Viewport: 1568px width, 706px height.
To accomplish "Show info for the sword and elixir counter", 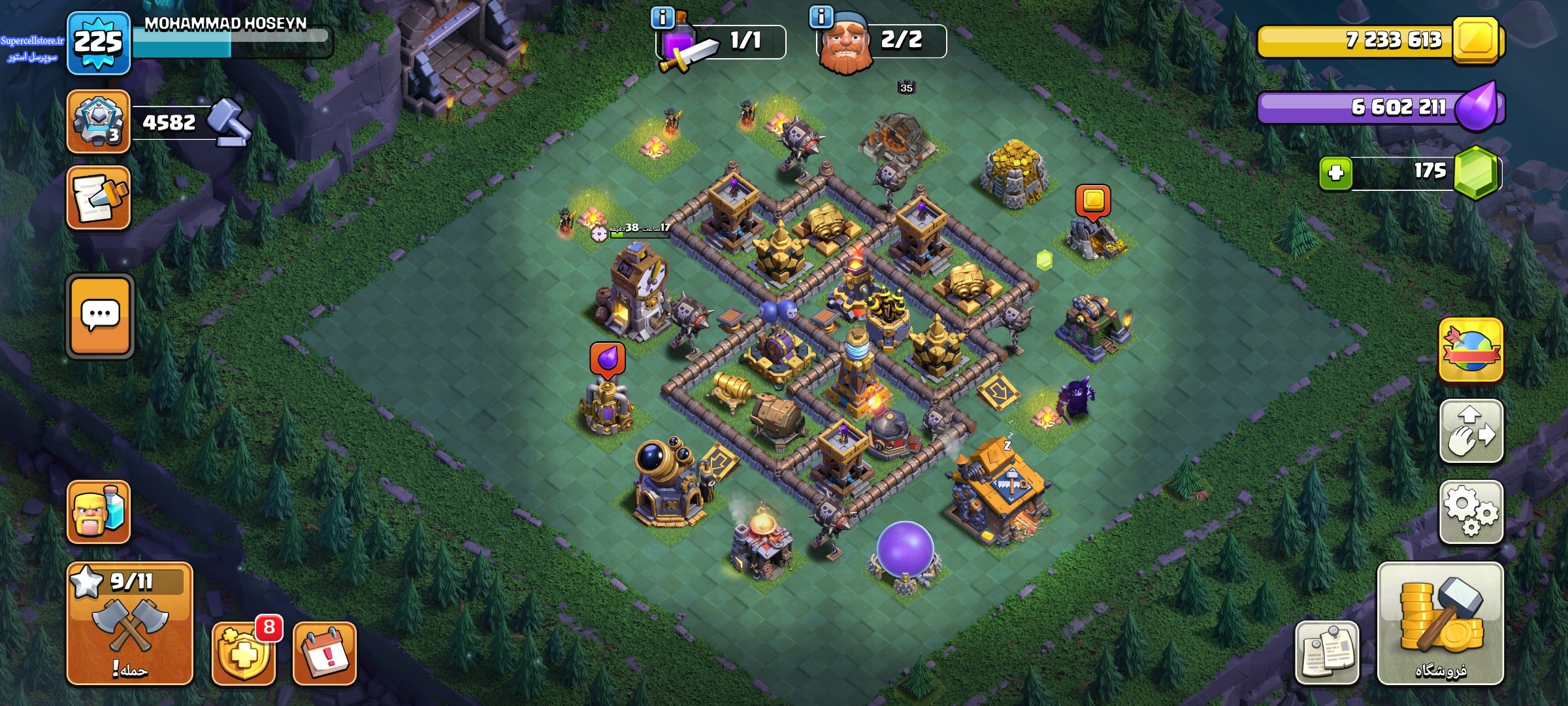I will 662,18.
